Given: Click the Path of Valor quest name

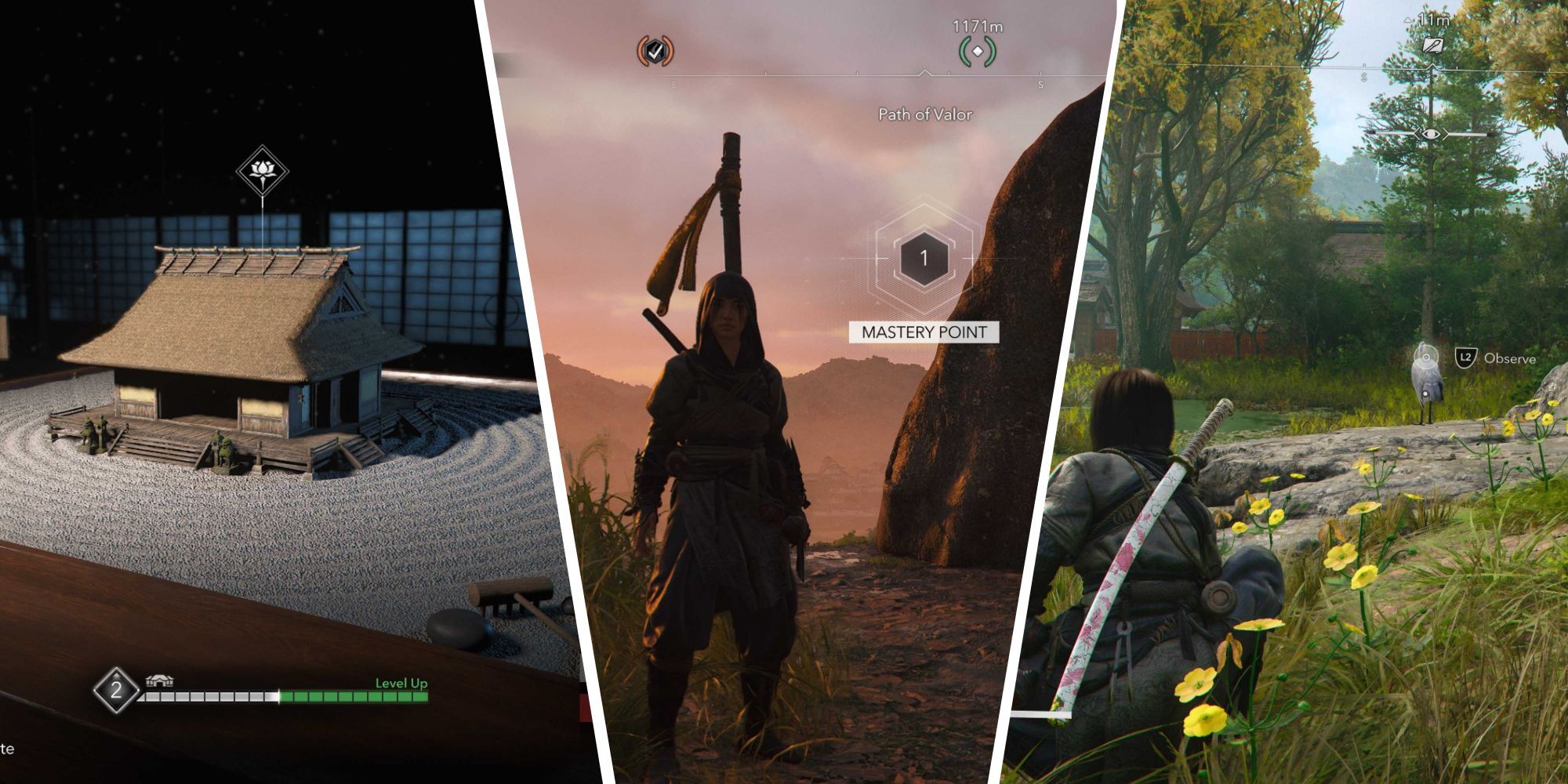Looking at the screenshot, I should tap(925, 114).
